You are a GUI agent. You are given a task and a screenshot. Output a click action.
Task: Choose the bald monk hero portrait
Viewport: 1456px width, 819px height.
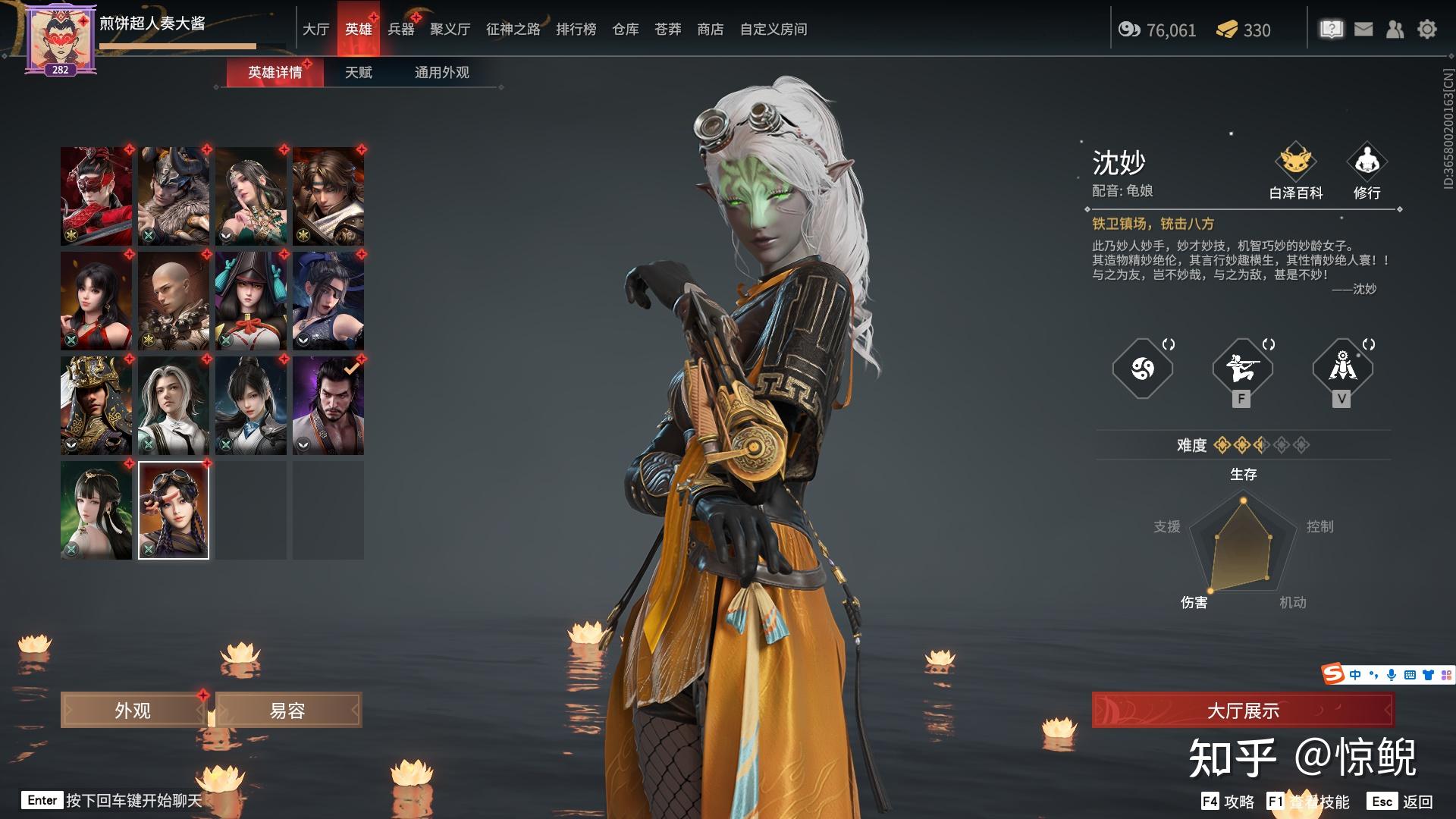[x=174, y=300]
